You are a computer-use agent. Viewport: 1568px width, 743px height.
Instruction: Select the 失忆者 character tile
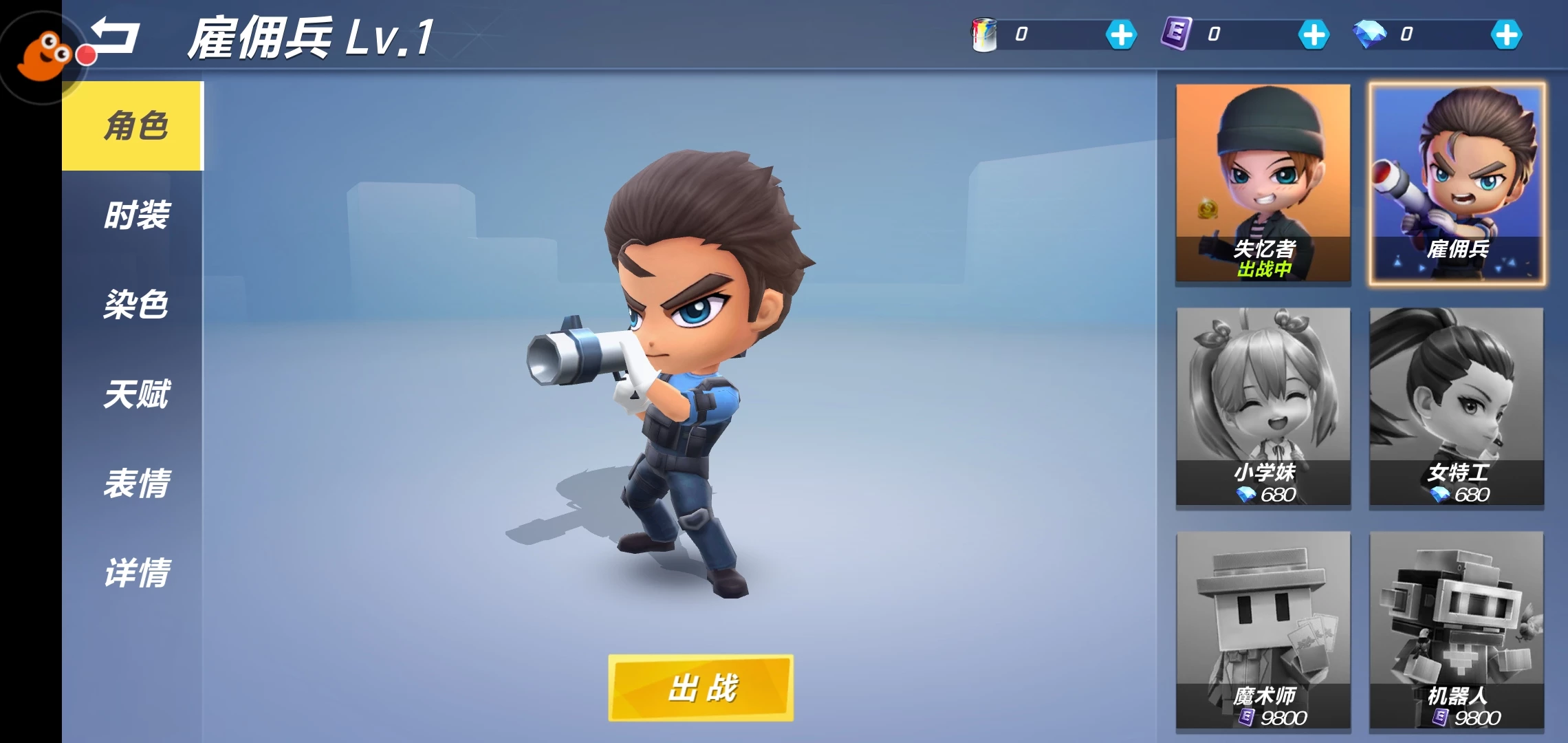1263,182
